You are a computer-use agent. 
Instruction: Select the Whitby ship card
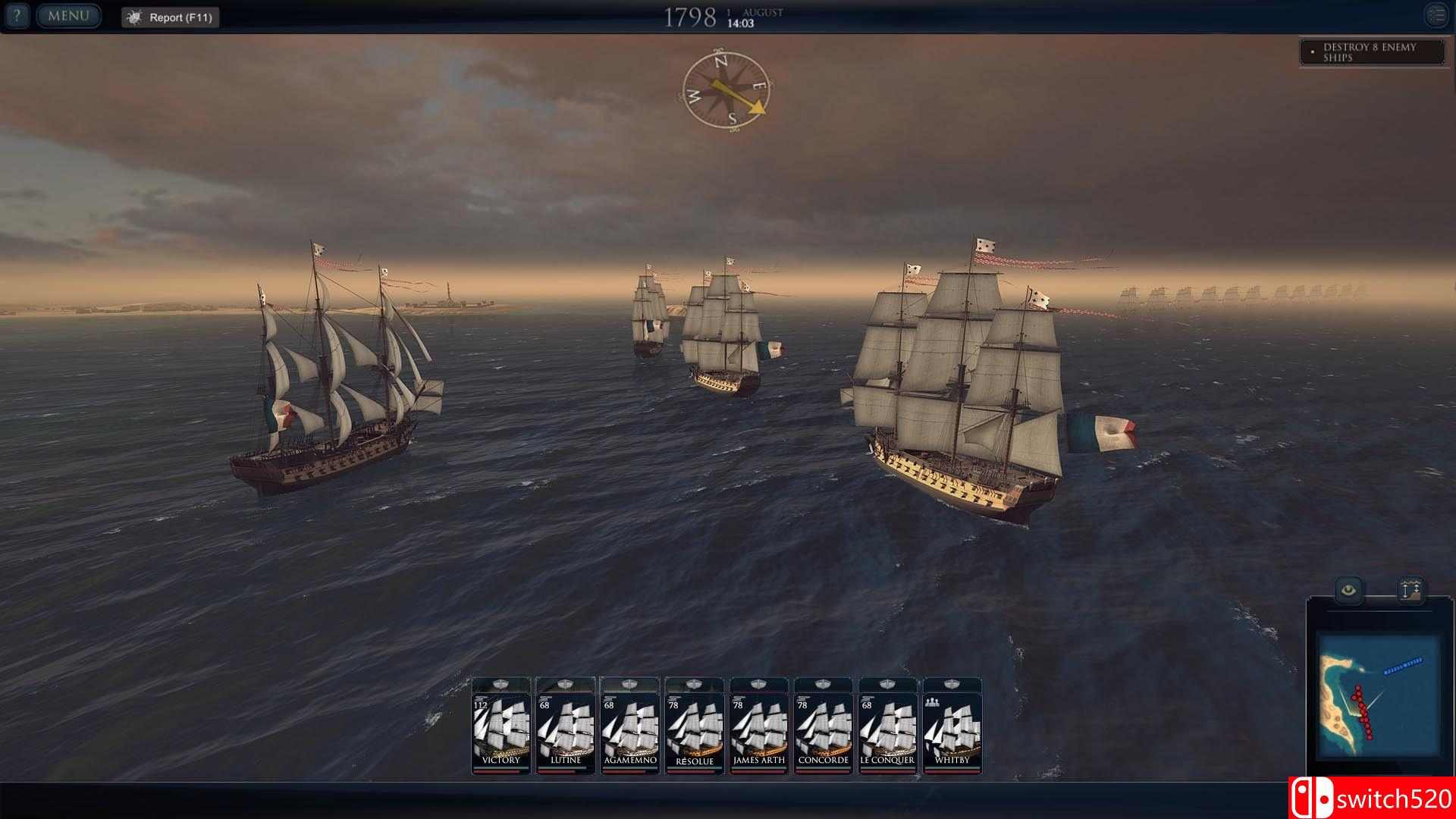[x=952, y=726]
